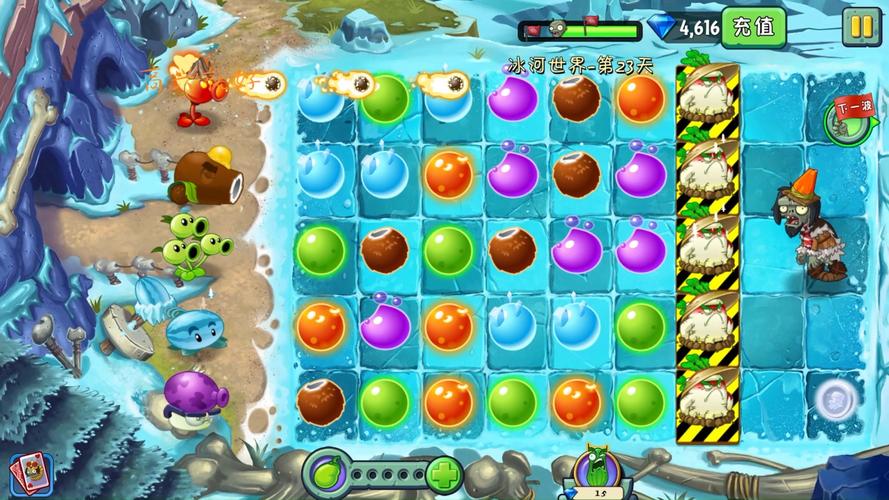Open the green 充值 recharge button
This screenshot has width=889, height=500.
[753, 27]
